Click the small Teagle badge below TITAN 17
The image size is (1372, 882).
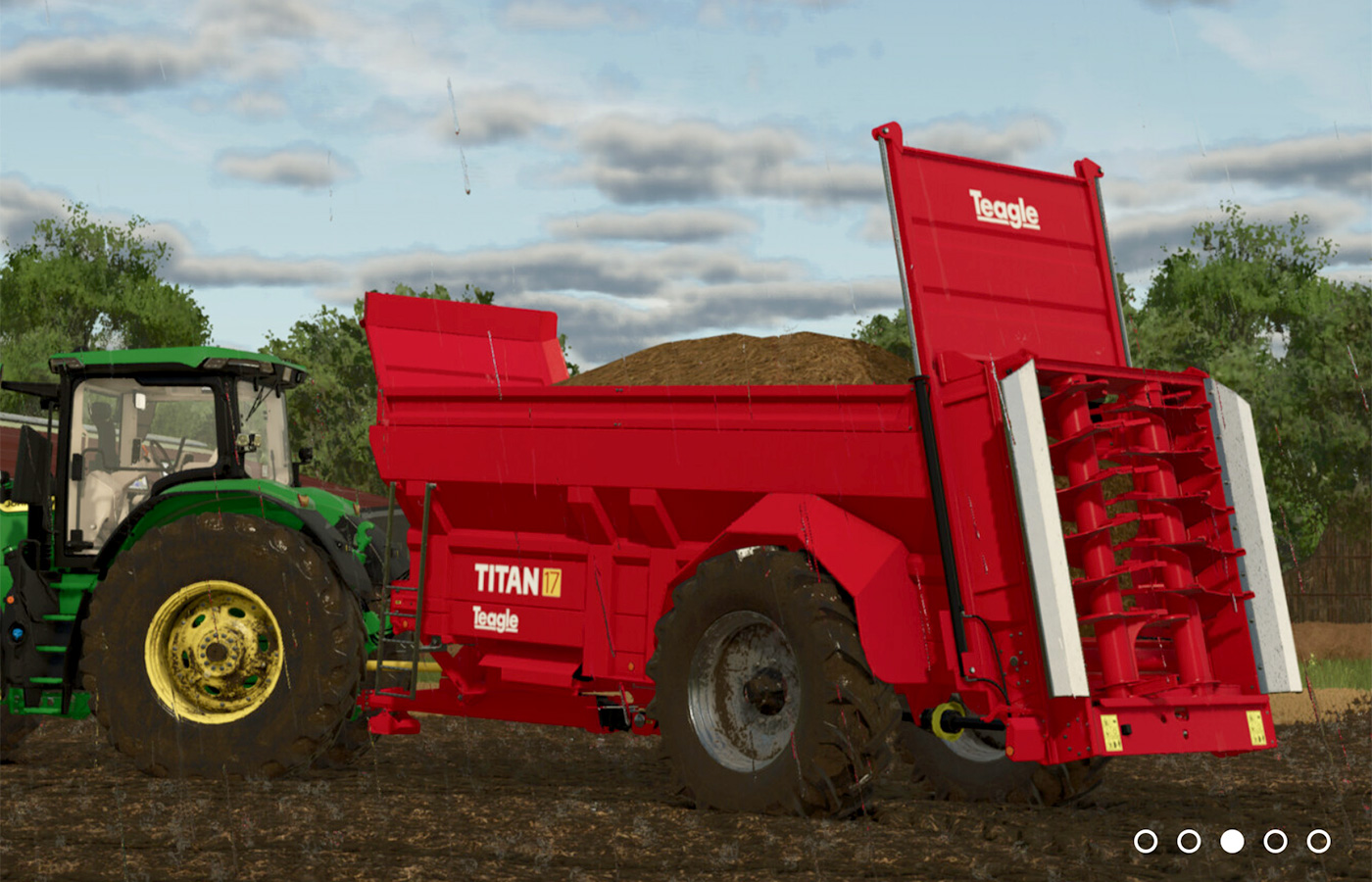click(498, 621)
